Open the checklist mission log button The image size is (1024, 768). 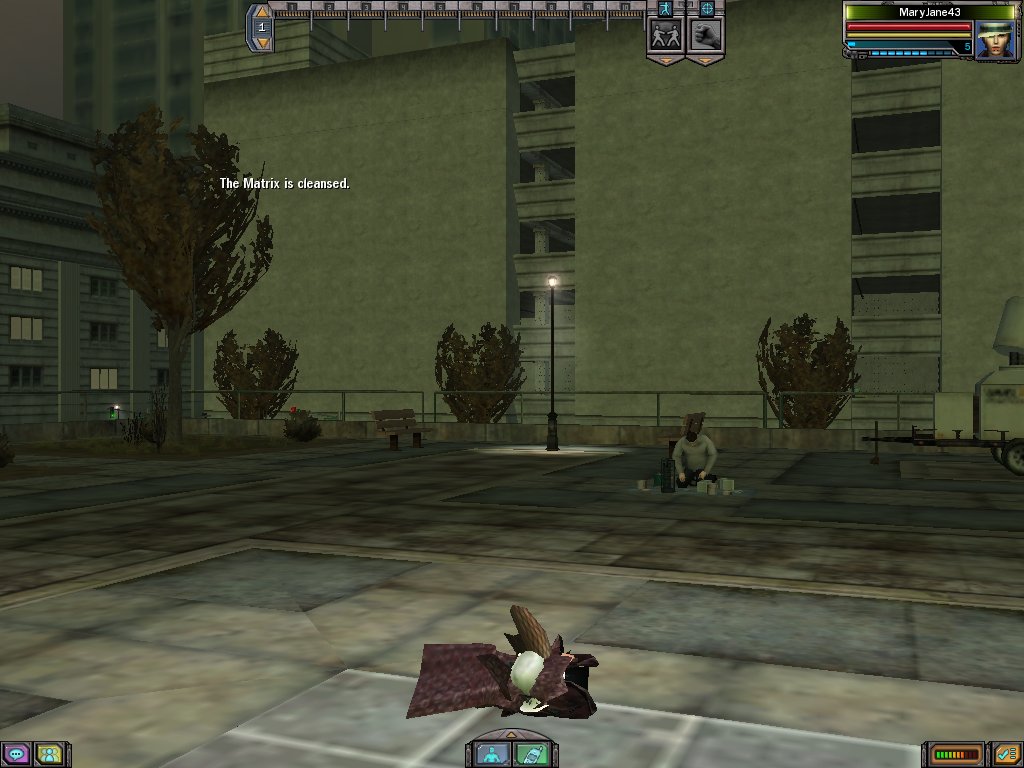point(1005,753)
